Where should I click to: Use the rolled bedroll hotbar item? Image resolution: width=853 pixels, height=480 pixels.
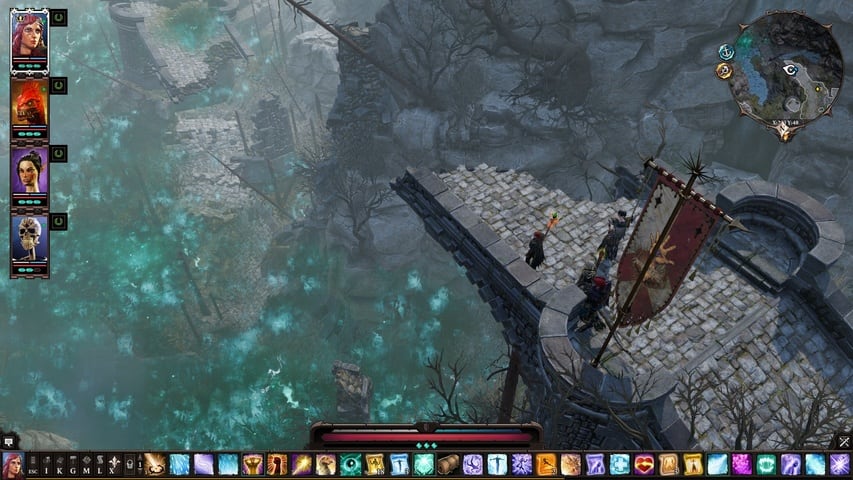(x=449, y=464)
